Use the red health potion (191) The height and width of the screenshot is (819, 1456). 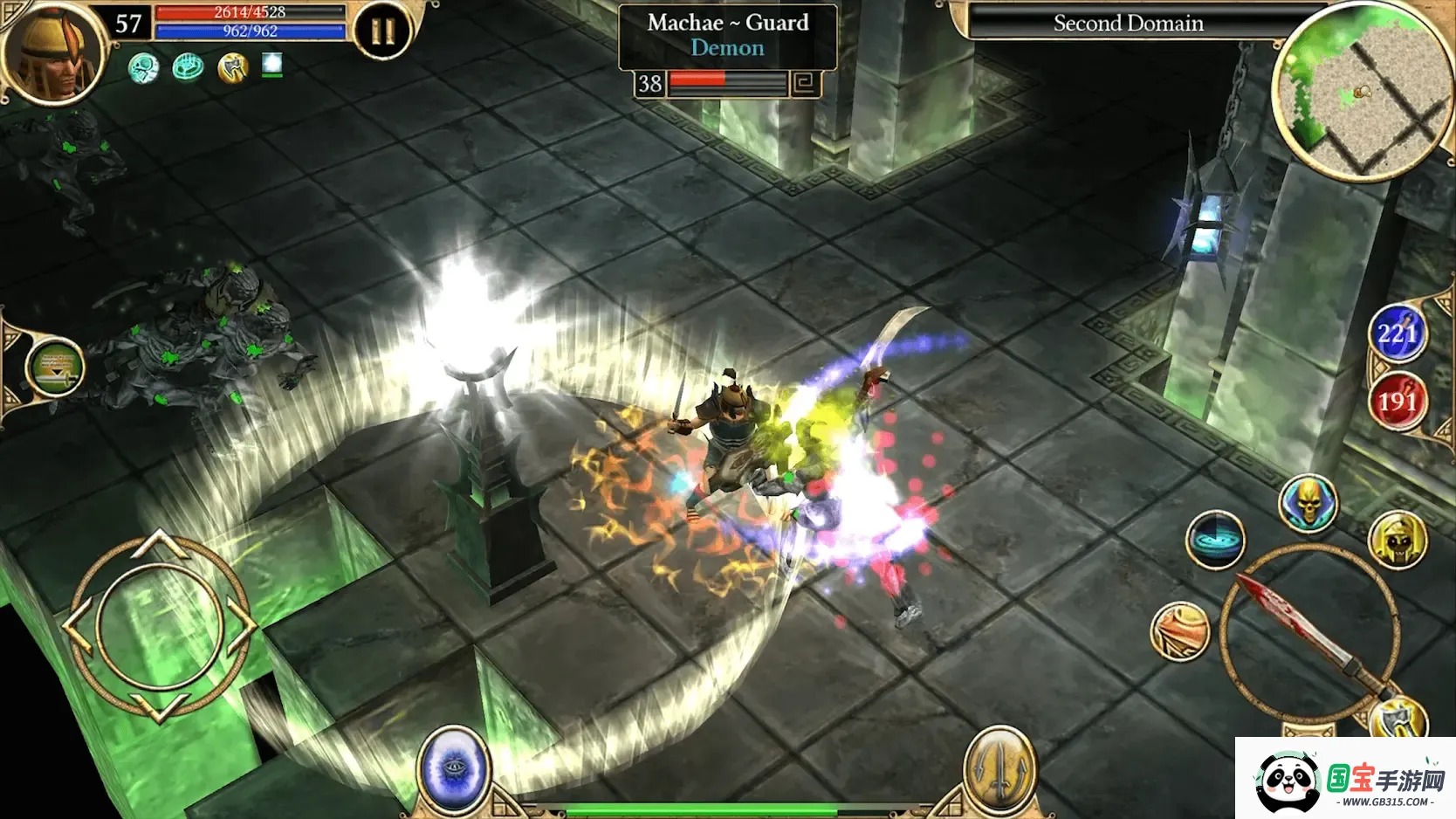click(x=1397, y=402)
